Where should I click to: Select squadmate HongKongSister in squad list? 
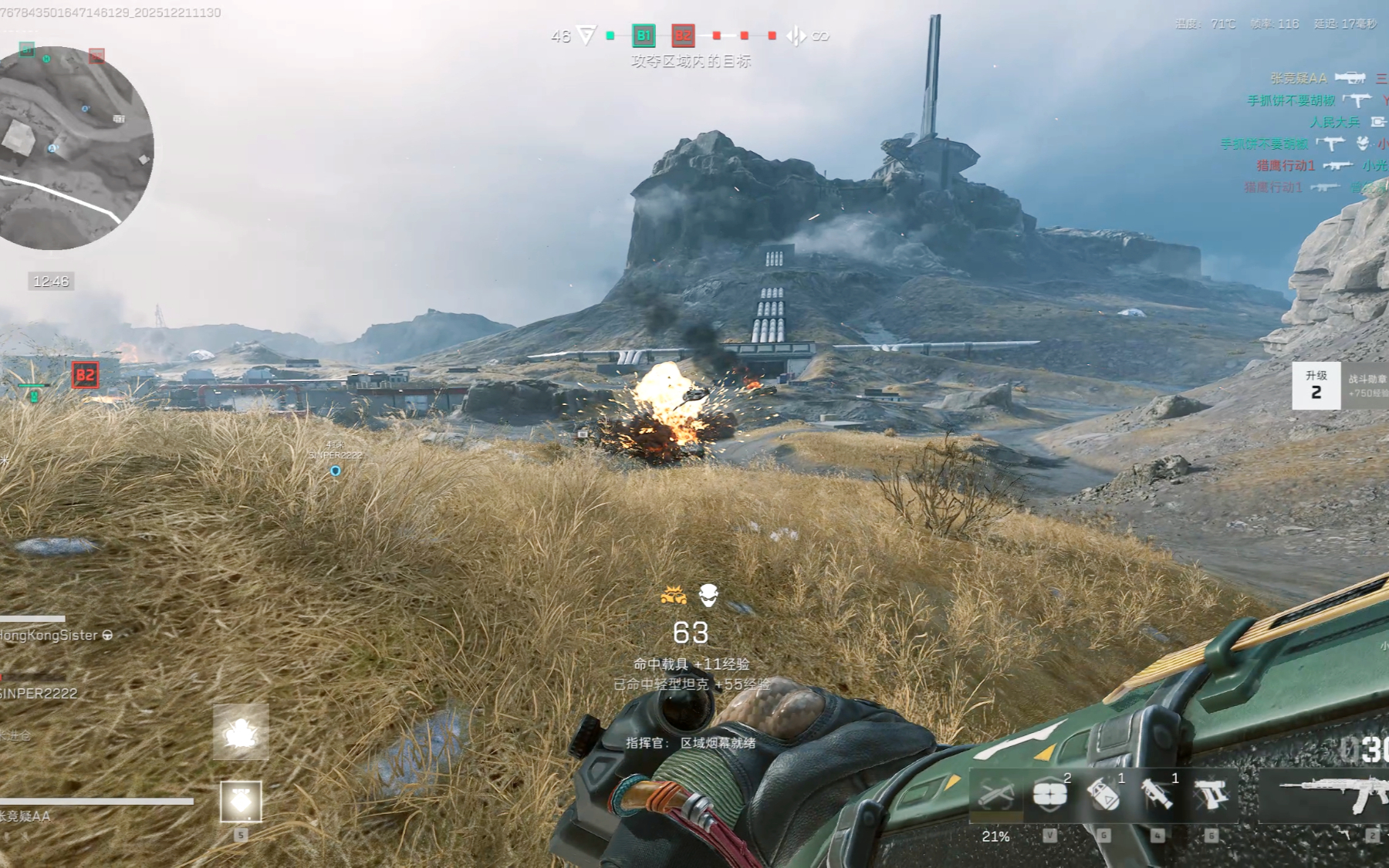(x=51, y=635)
